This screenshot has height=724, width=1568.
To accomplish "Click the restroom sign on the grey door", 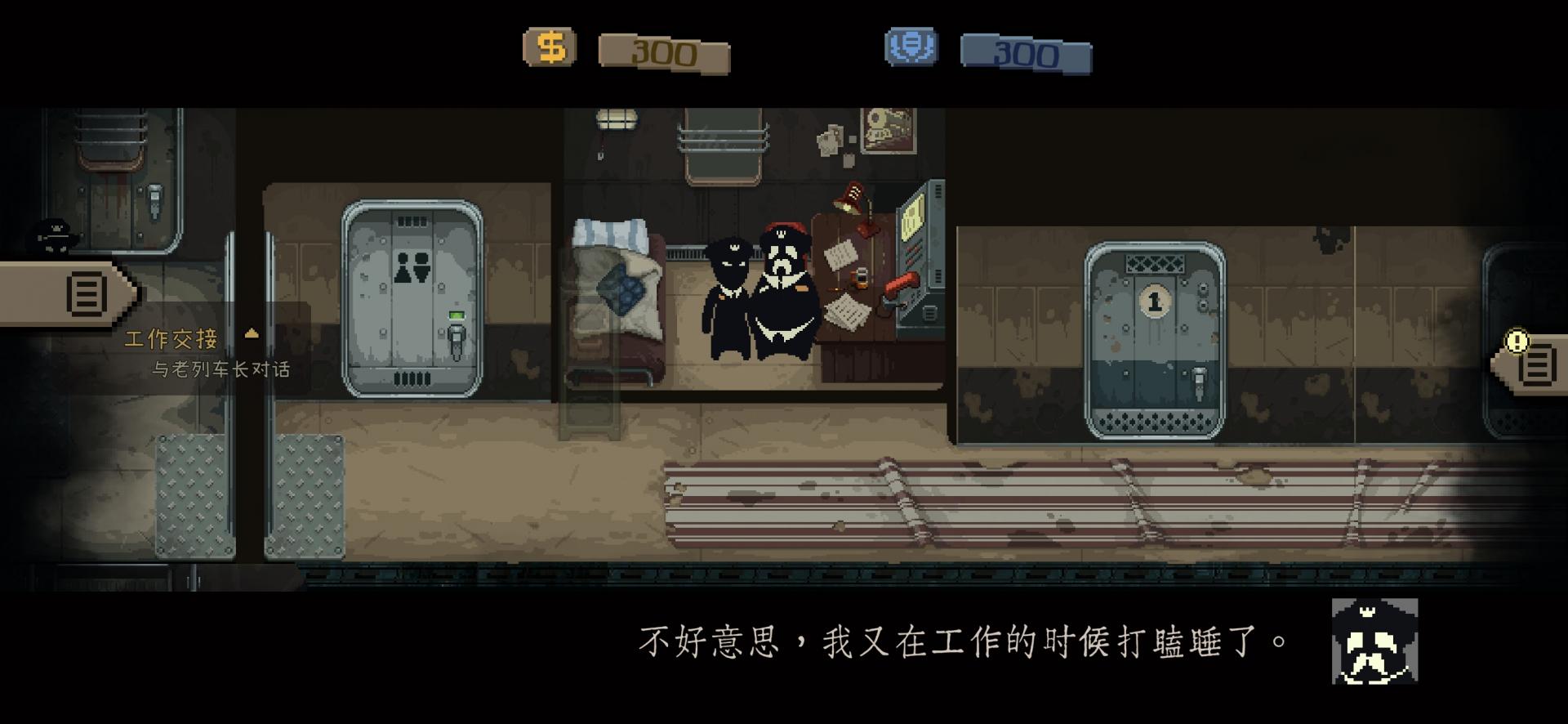I will coord(413,266).
